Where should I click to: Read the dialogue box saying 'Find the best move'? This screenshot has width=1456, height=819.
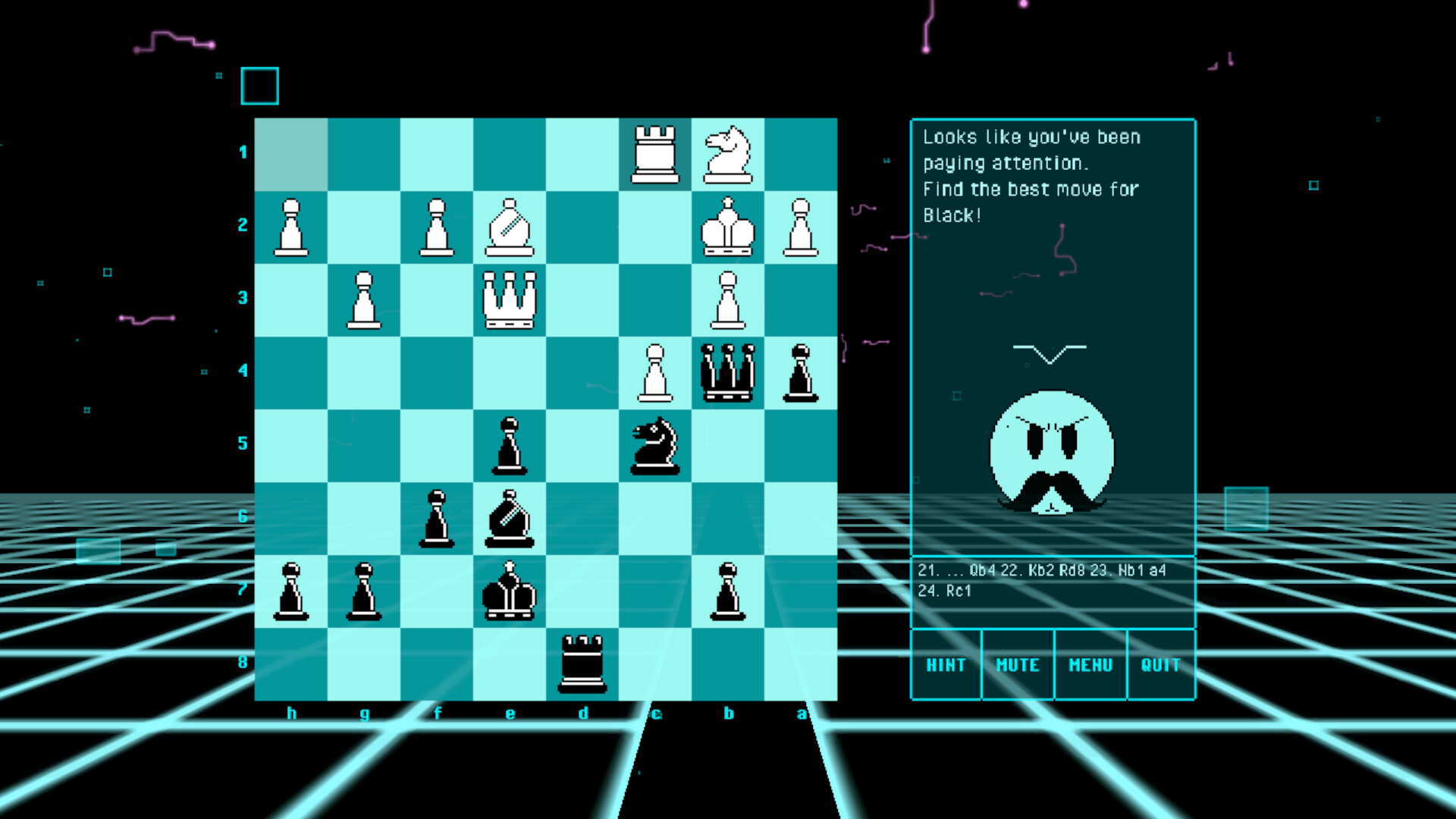pyautogui.click(x=1031, y=174)
